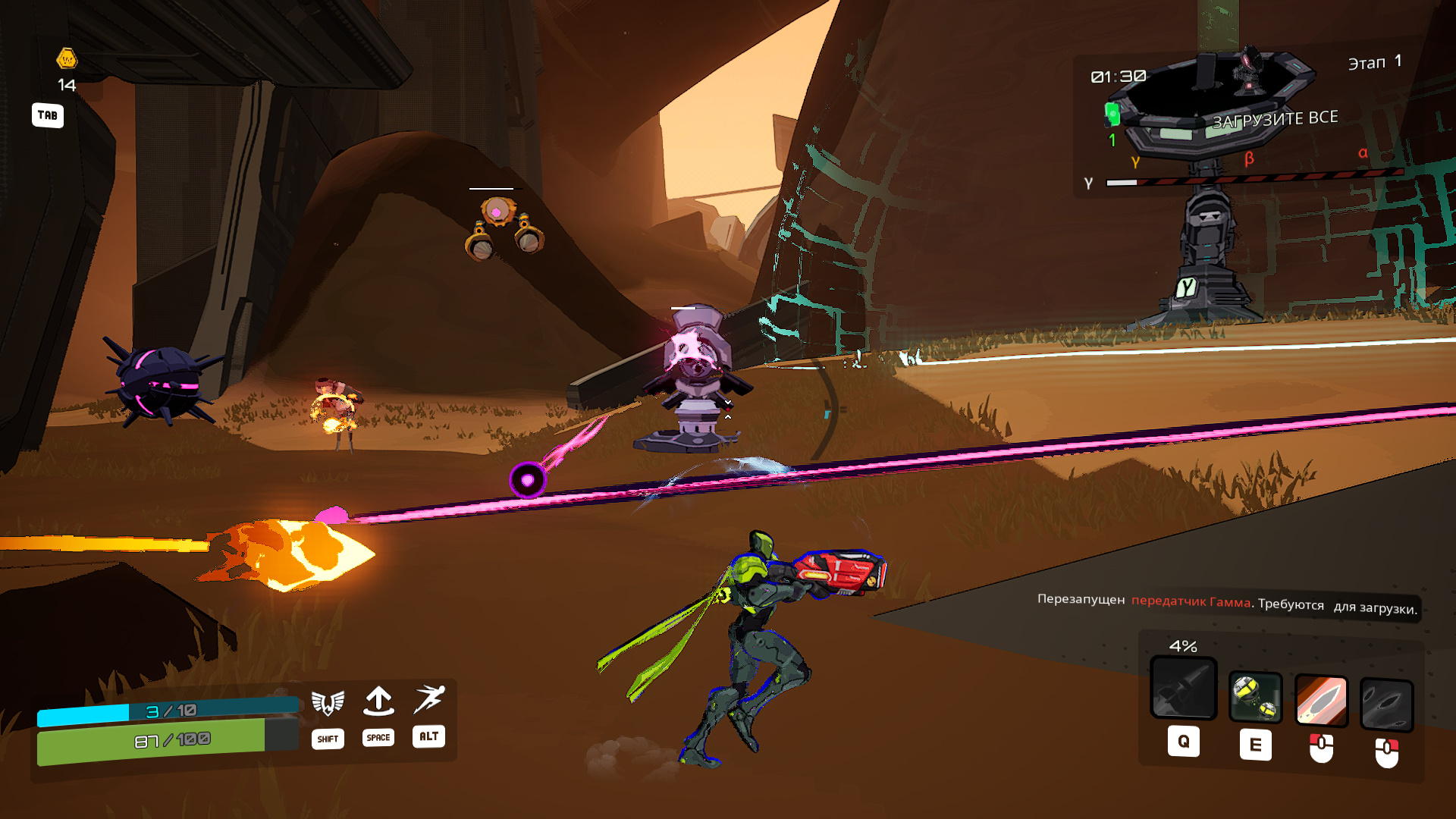Select the grey secondary weapon icon
Viewport: 1456px width, 819px height.
point(1386,705)
